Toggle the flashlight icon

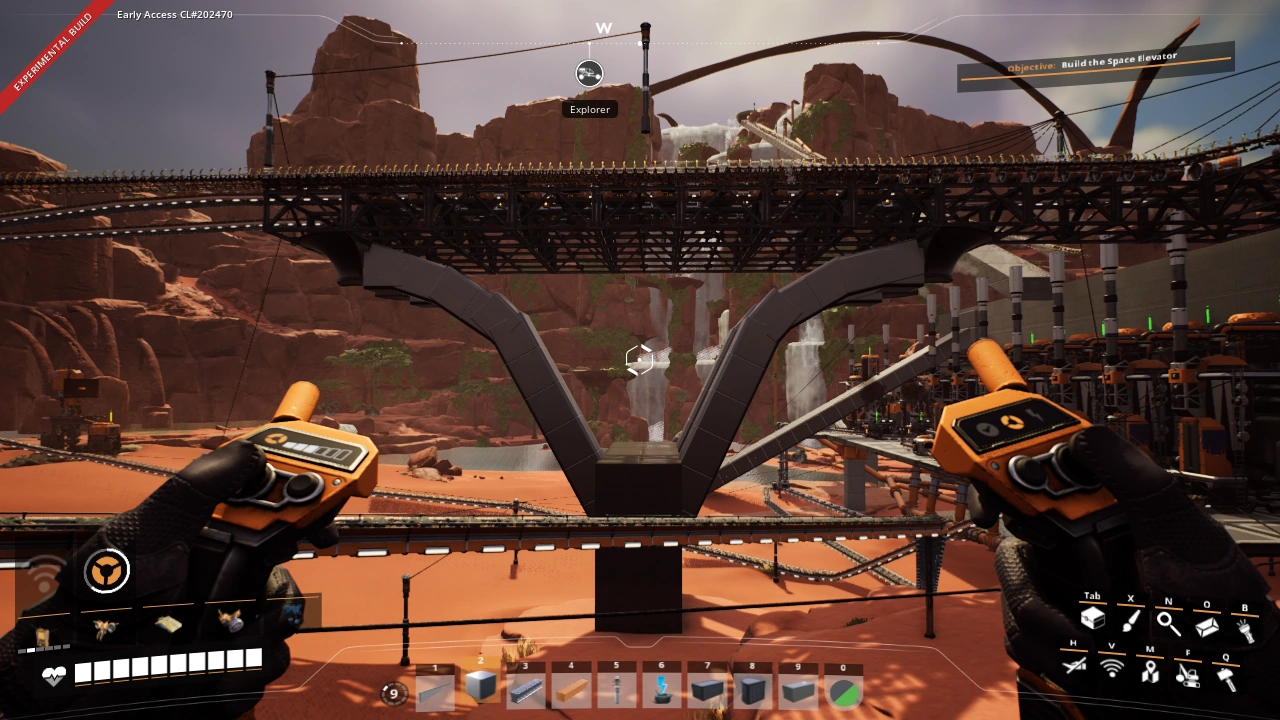click(x=1245, y=630)
